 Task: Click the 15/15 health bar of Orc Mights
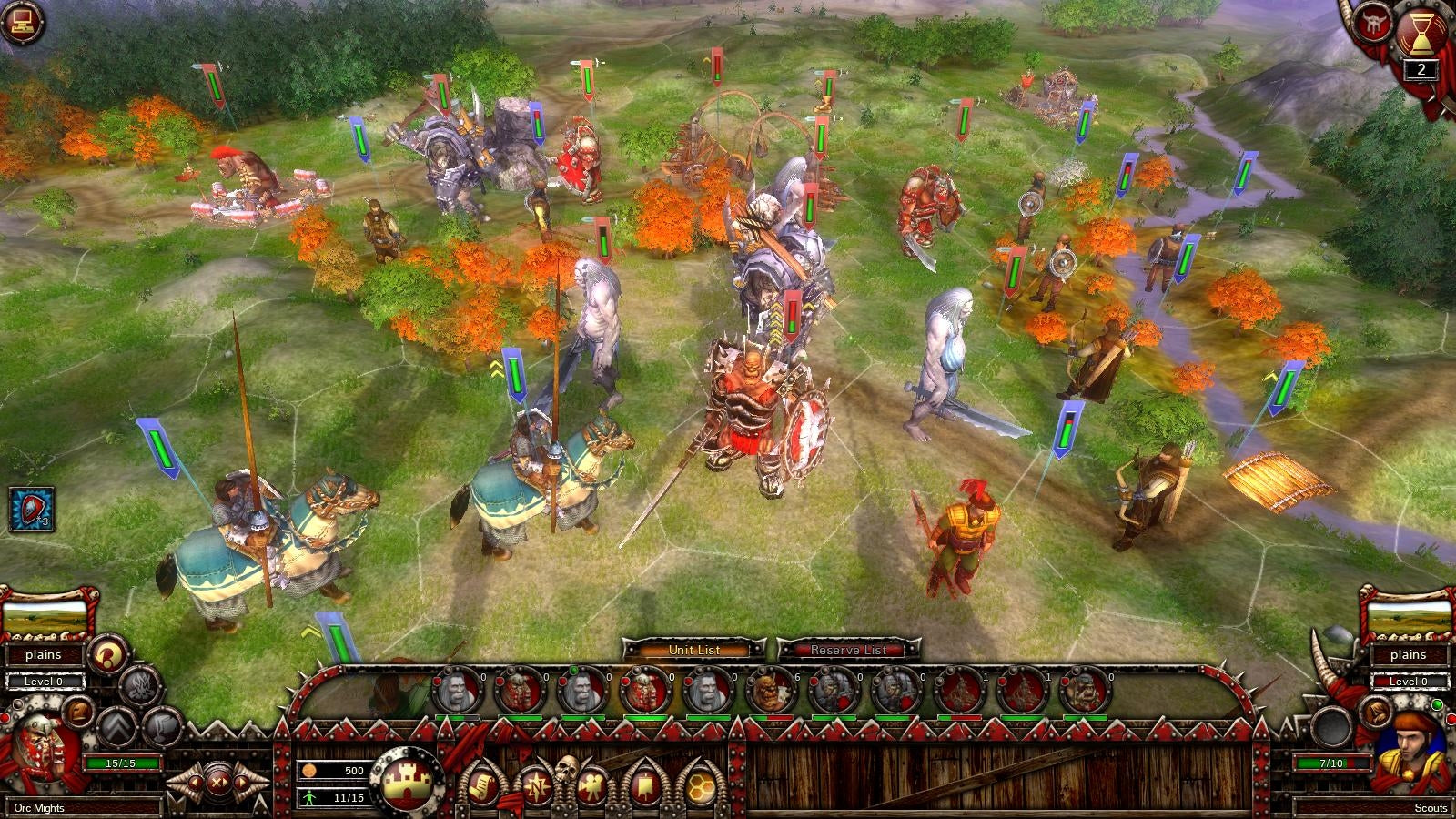click(x=121, y=763)
